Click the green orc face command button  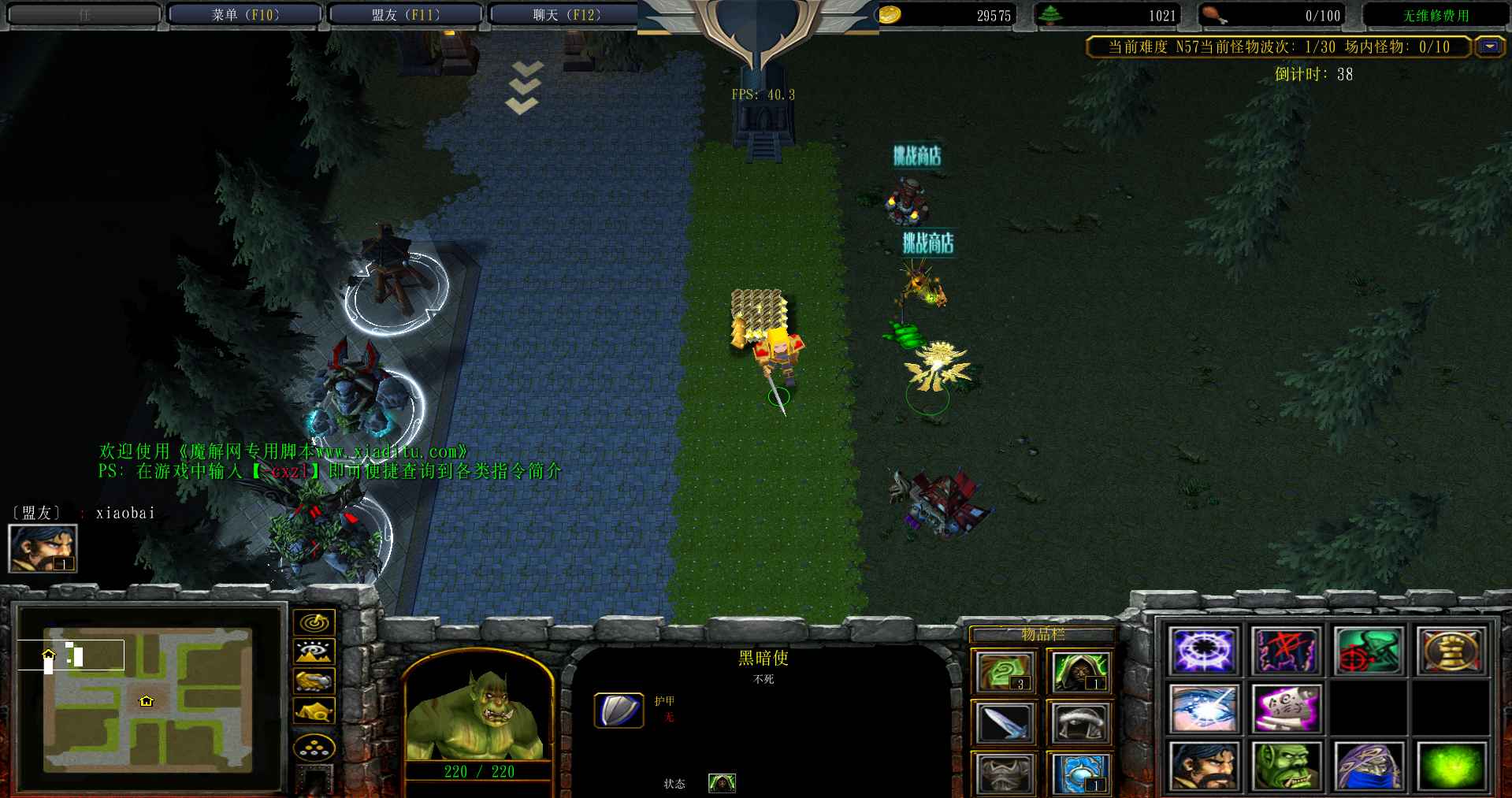tap(1286, 766)
